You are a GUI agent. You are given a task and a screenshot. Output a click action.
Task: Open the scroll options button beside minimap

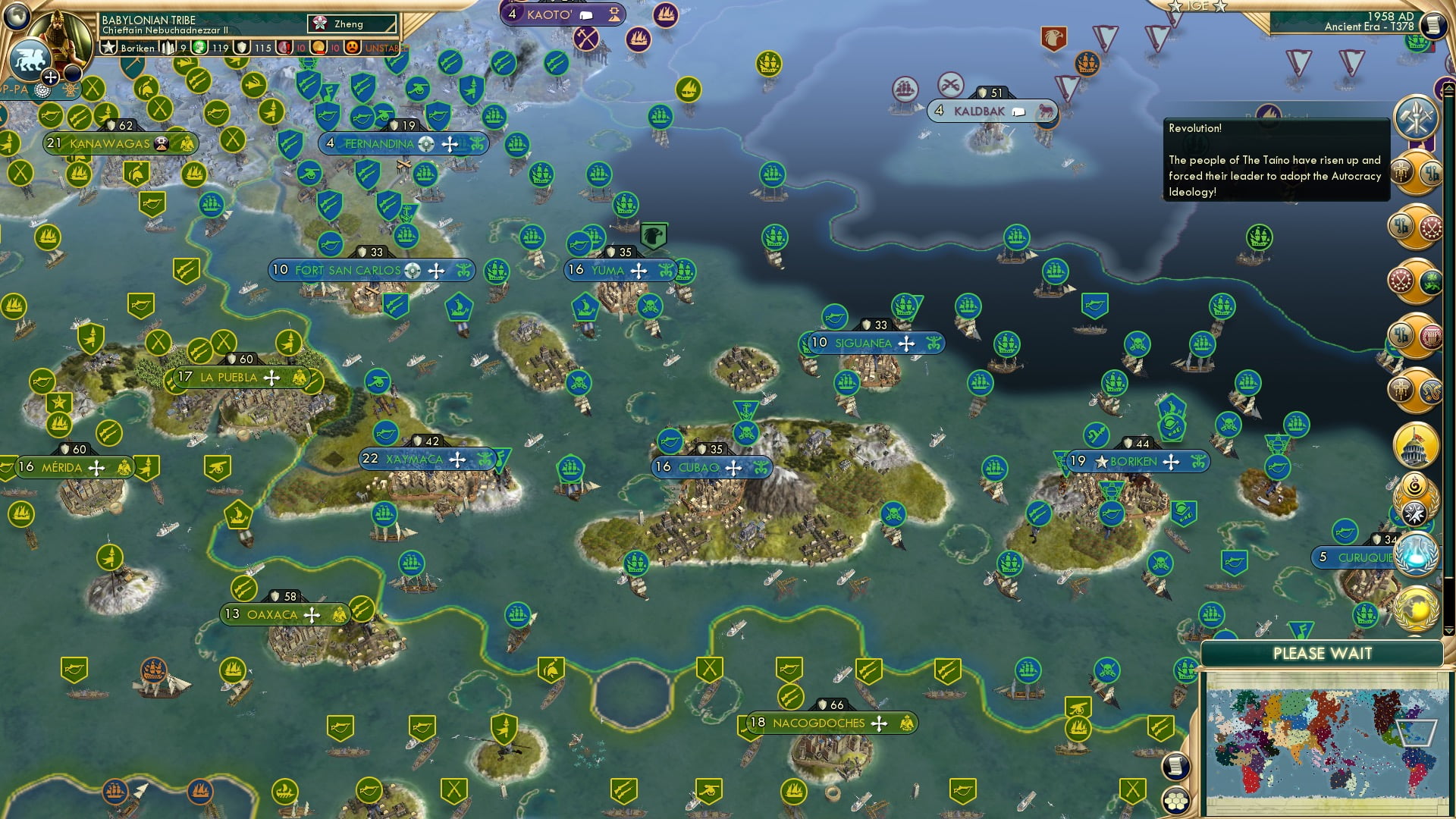click(1174, 766)
